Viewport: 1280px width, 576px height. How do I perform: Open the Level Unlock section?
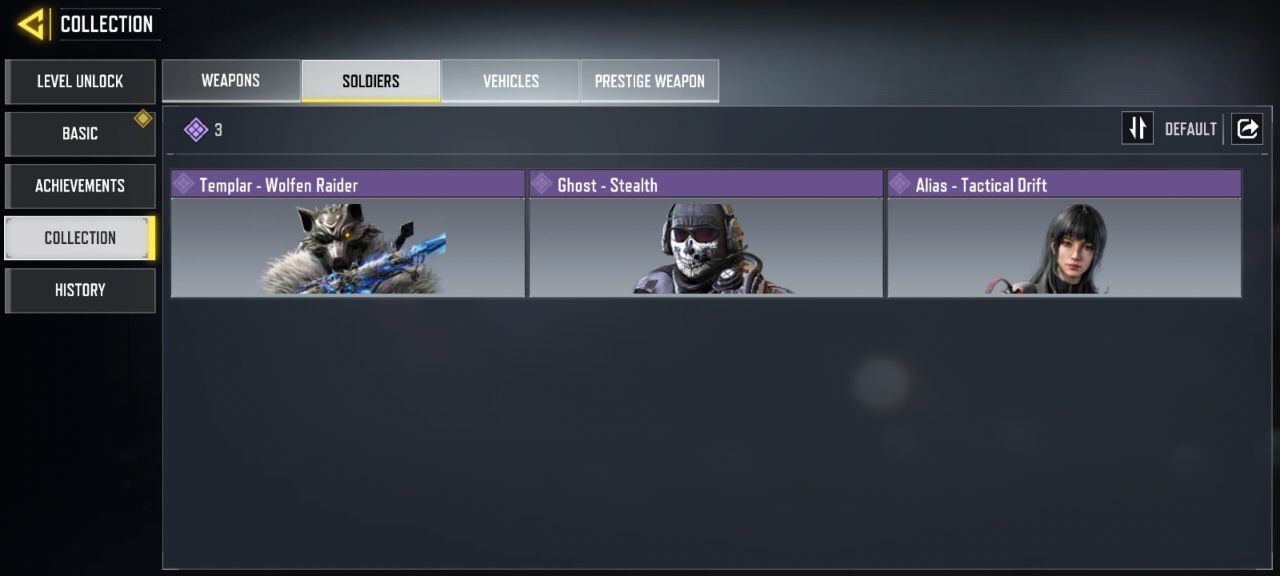coord(80,81)
